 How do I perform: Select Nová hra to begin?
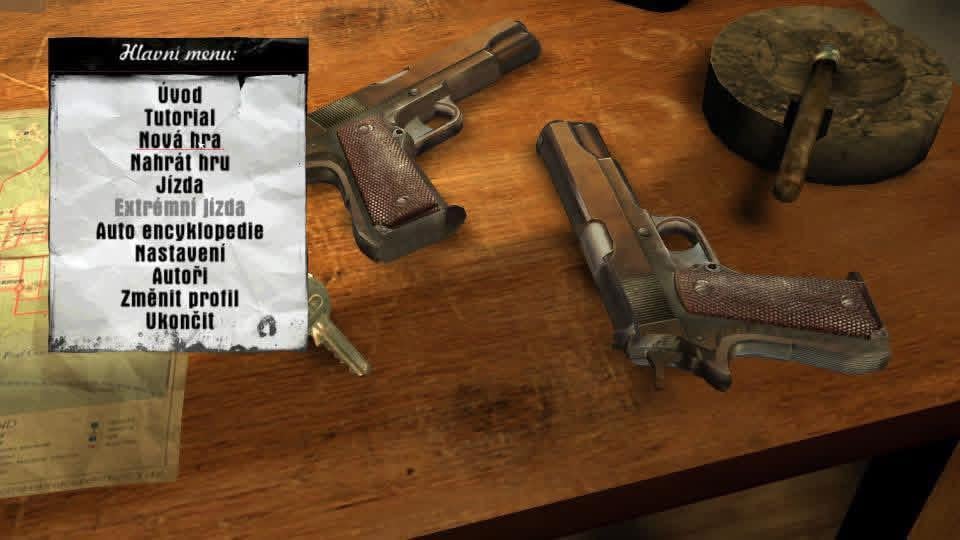tap(180, 140)
